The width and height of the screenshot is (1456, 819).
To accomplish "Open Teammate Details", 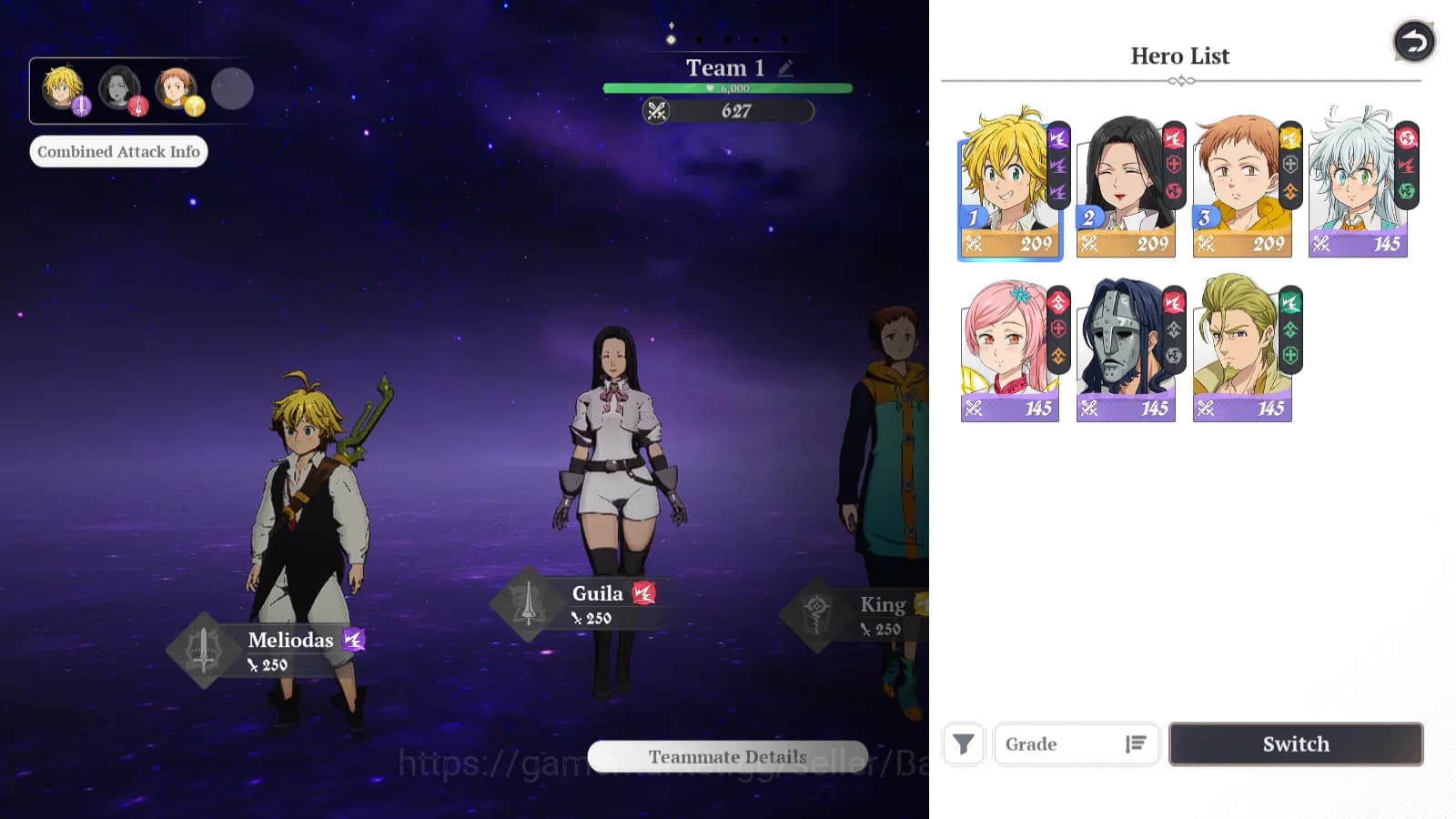I will 727,756.
